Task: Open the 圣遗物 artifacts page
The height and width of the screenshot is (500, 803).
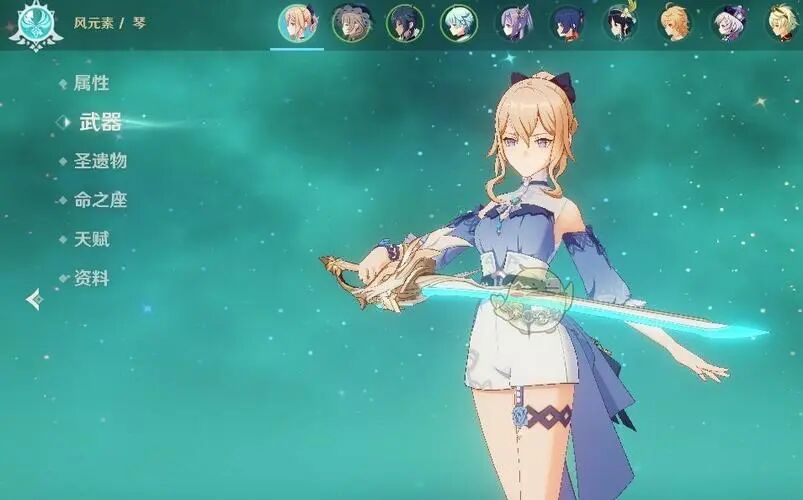Action: tap(100, 161)
